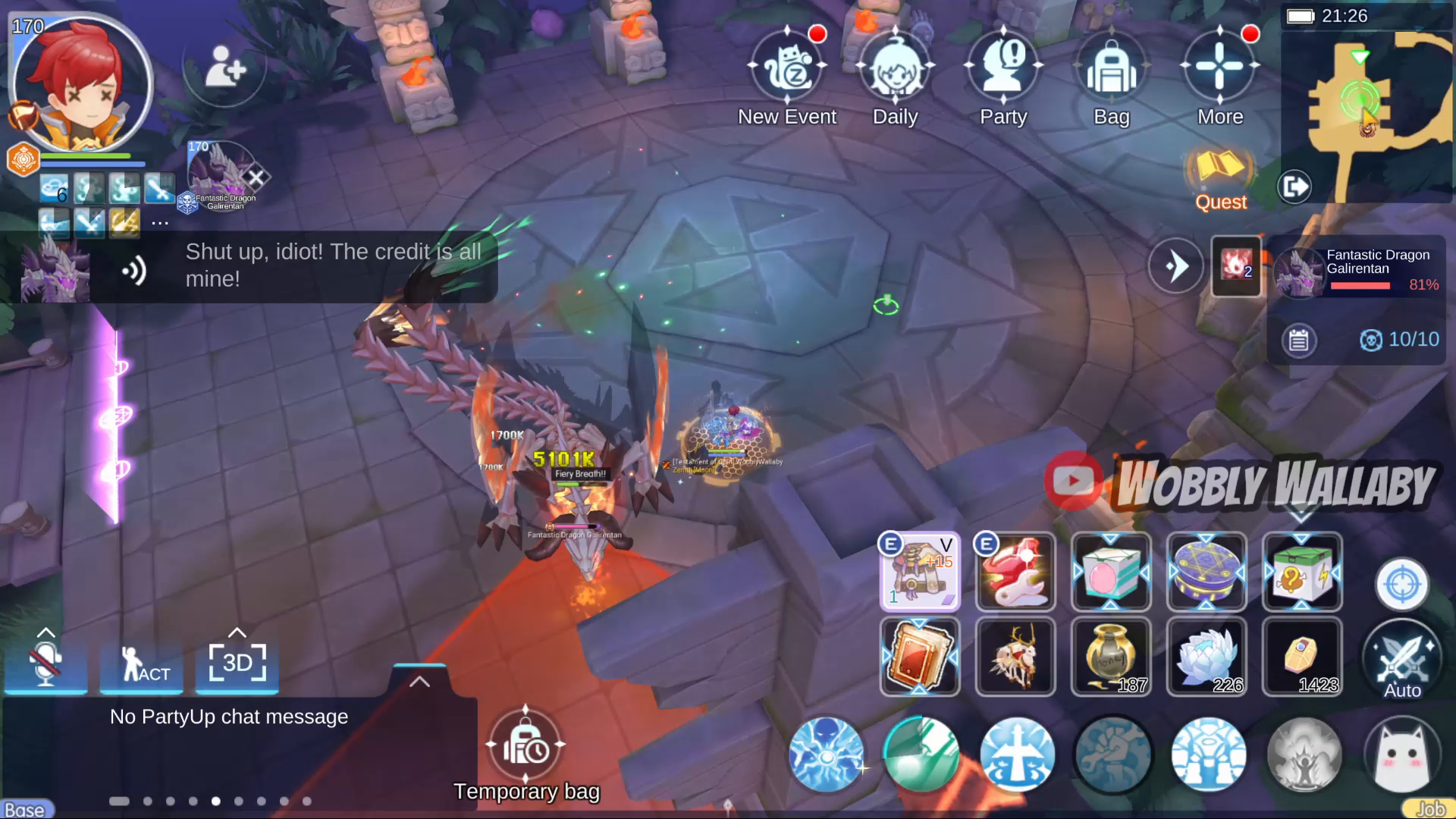Collapse the boss info panel arrow
Image resolution: width=1456 pixels, height=819 pixels.
click(x=1176, y=266)
